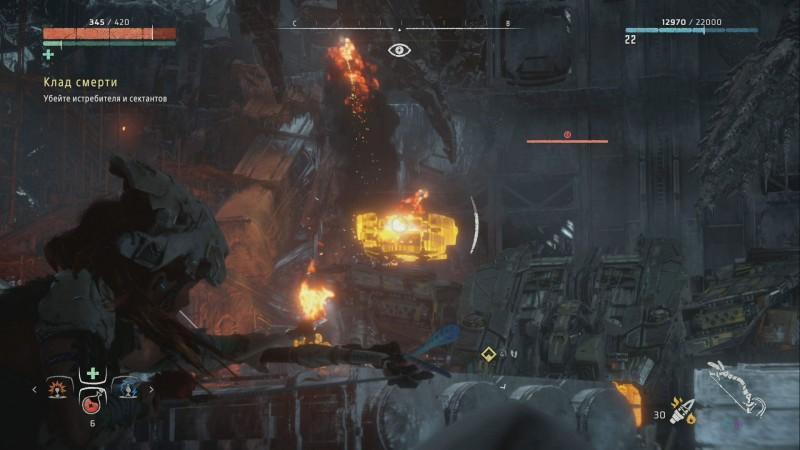Click the eye stealth visibility indicator

(398, 48)
